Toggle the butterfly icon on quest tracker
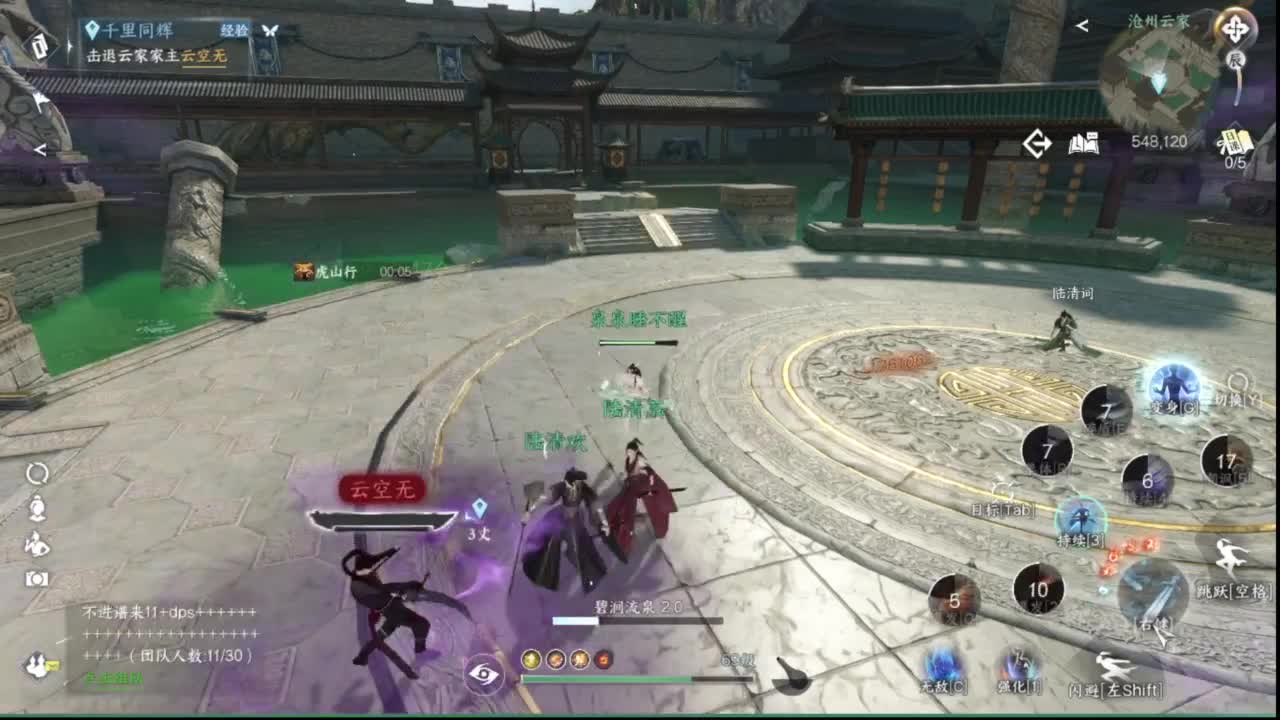The image size is (1280, 720). pyautogui.click(x=270, y=31)
